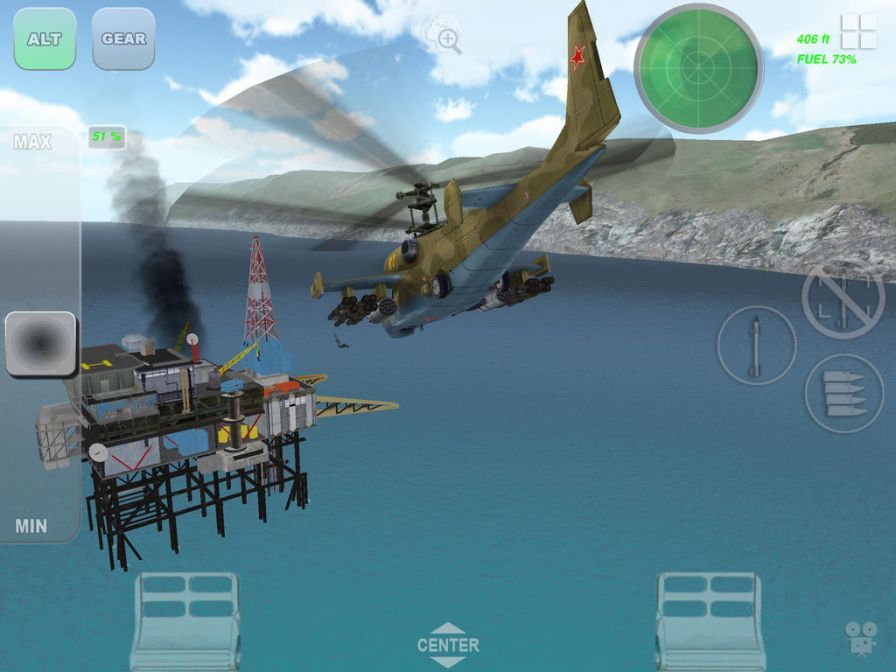Click the magnifying glass zoom icon
The width and height of the screenshot is (896, 672).
point(445,38)
